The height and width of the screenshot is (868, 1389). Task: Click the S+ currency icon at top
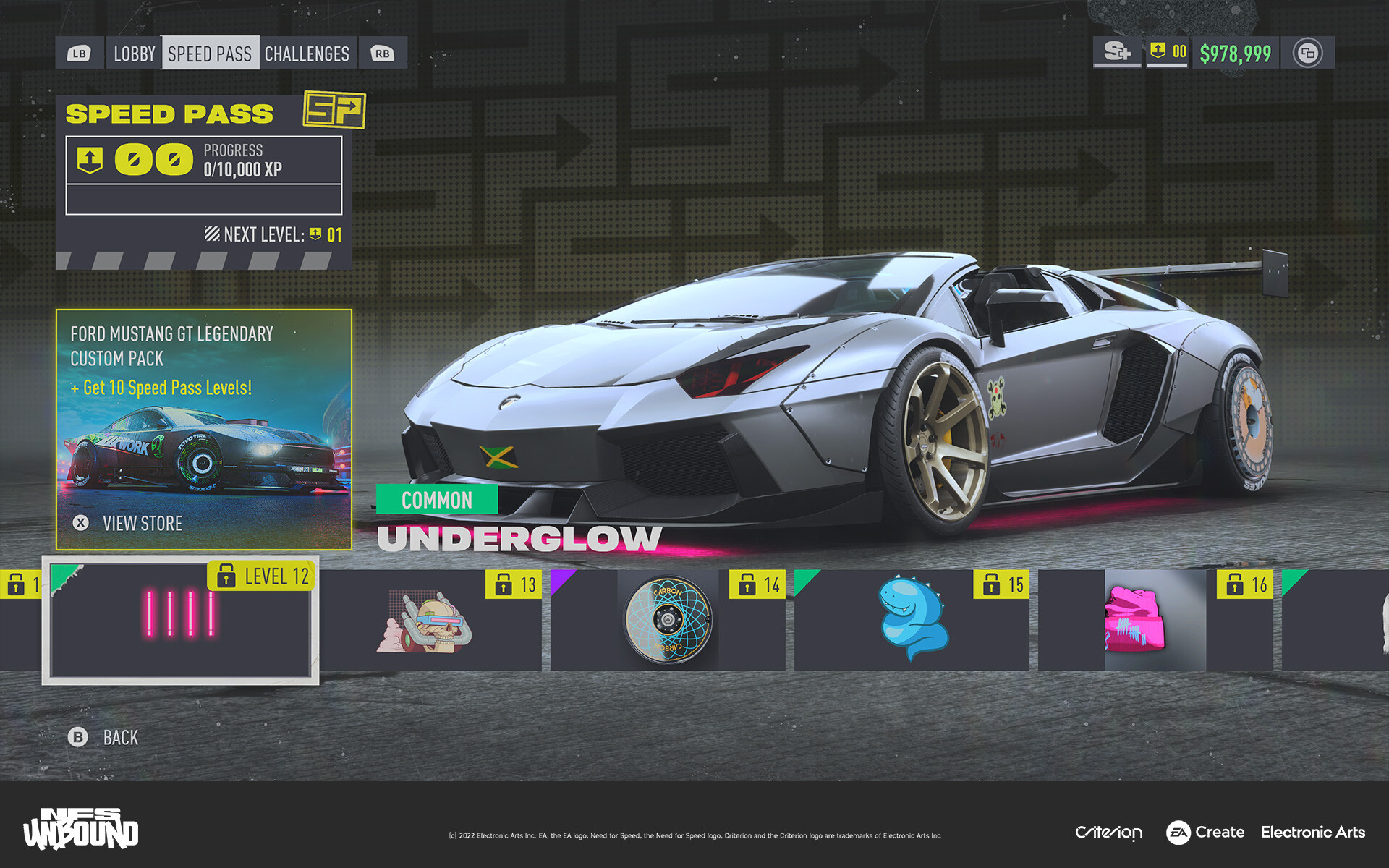point(1117,52)
